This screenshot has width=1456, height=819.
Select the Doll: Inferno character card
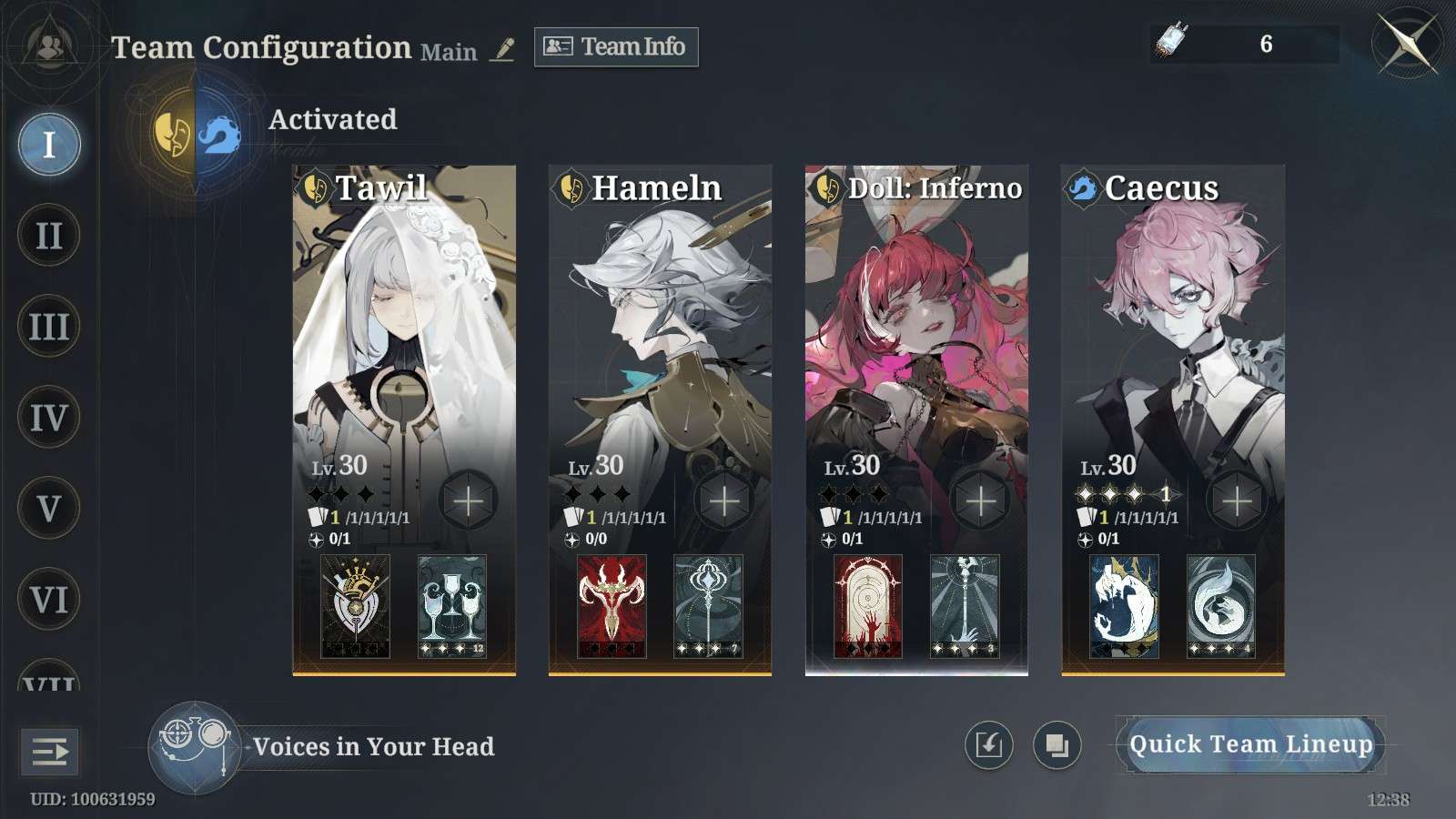(x=916, y=346)
